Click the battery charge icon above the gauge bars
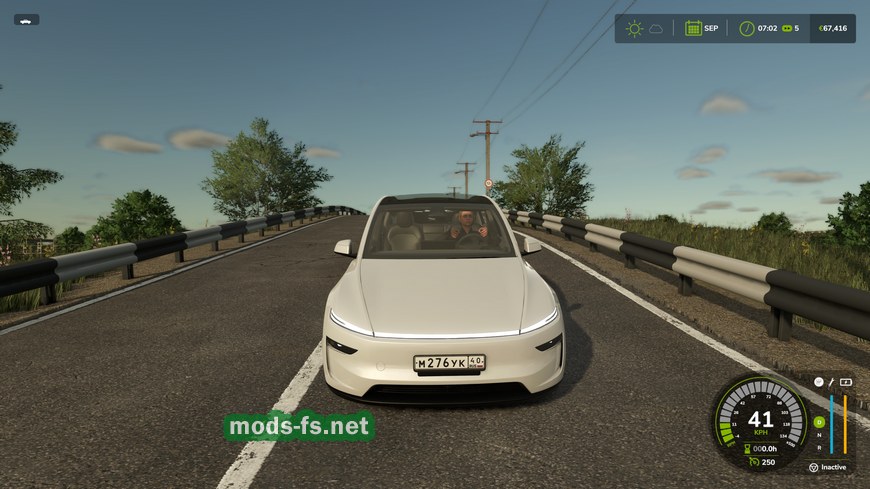 click(846, 381)
